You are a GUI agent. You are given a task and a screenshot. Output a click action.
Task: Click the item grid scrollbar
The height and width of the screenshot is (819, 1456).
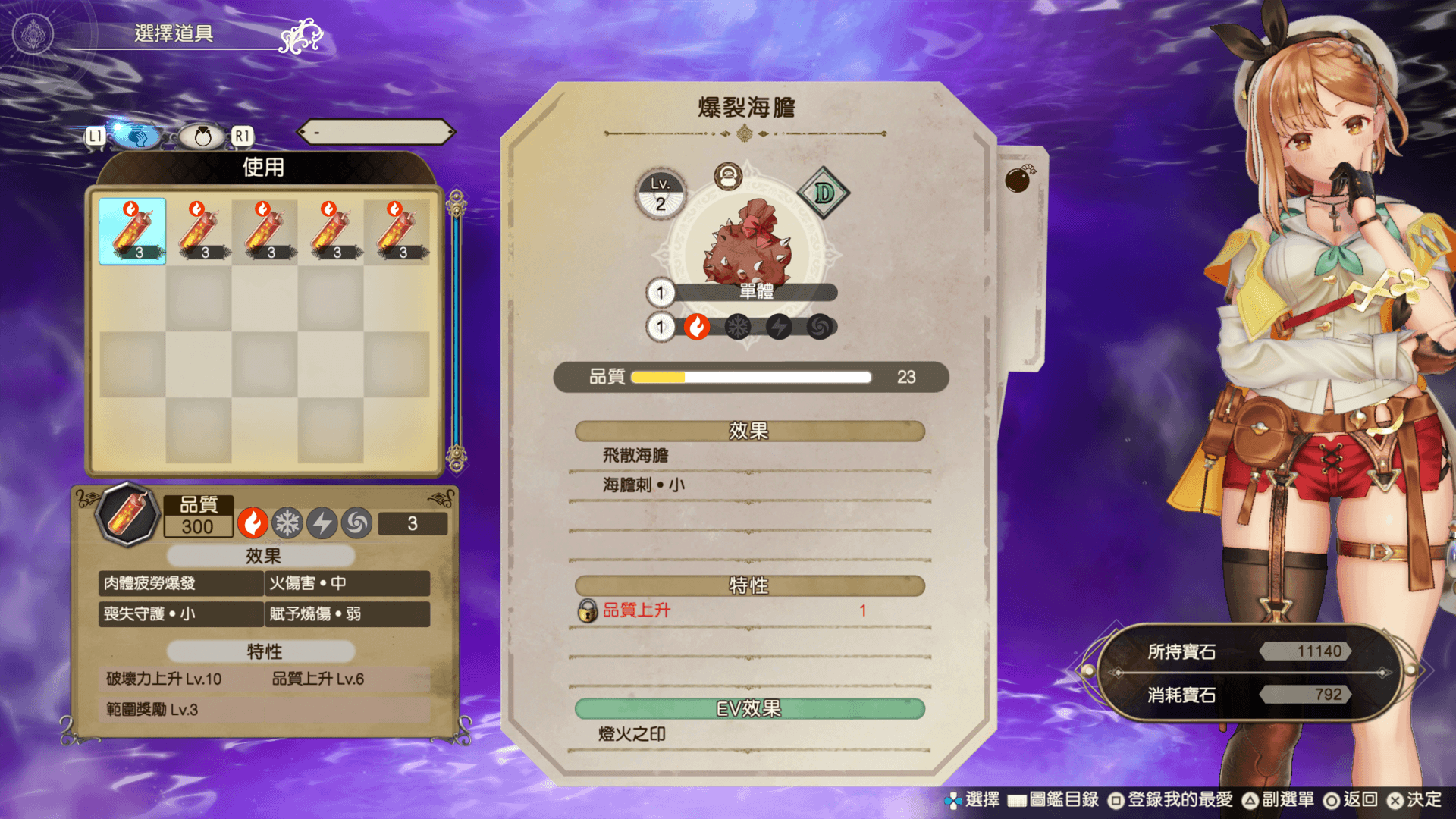(x=456, y=331)
